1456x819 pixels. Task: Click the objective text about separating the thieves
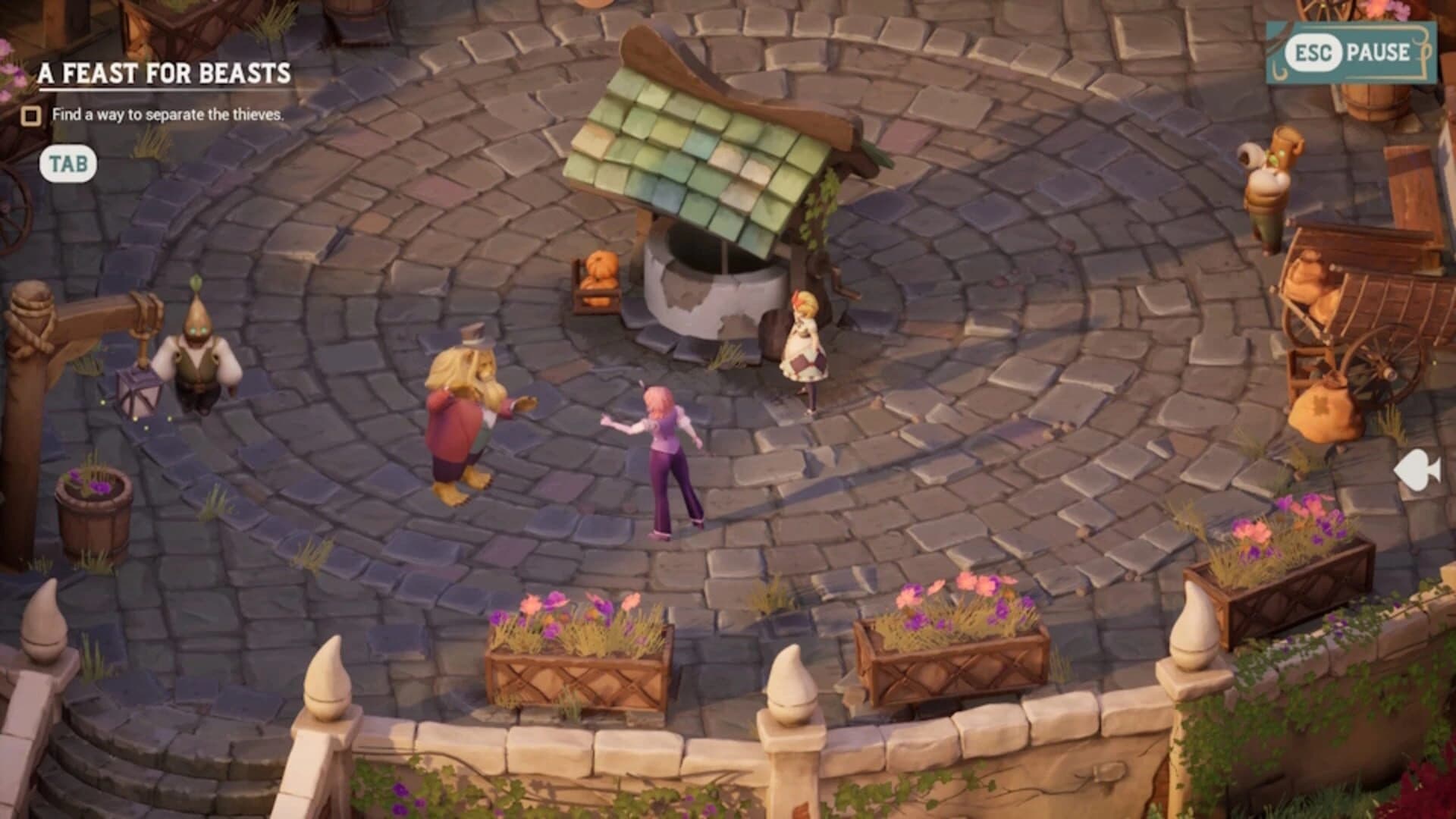click(x=168, y=115)
